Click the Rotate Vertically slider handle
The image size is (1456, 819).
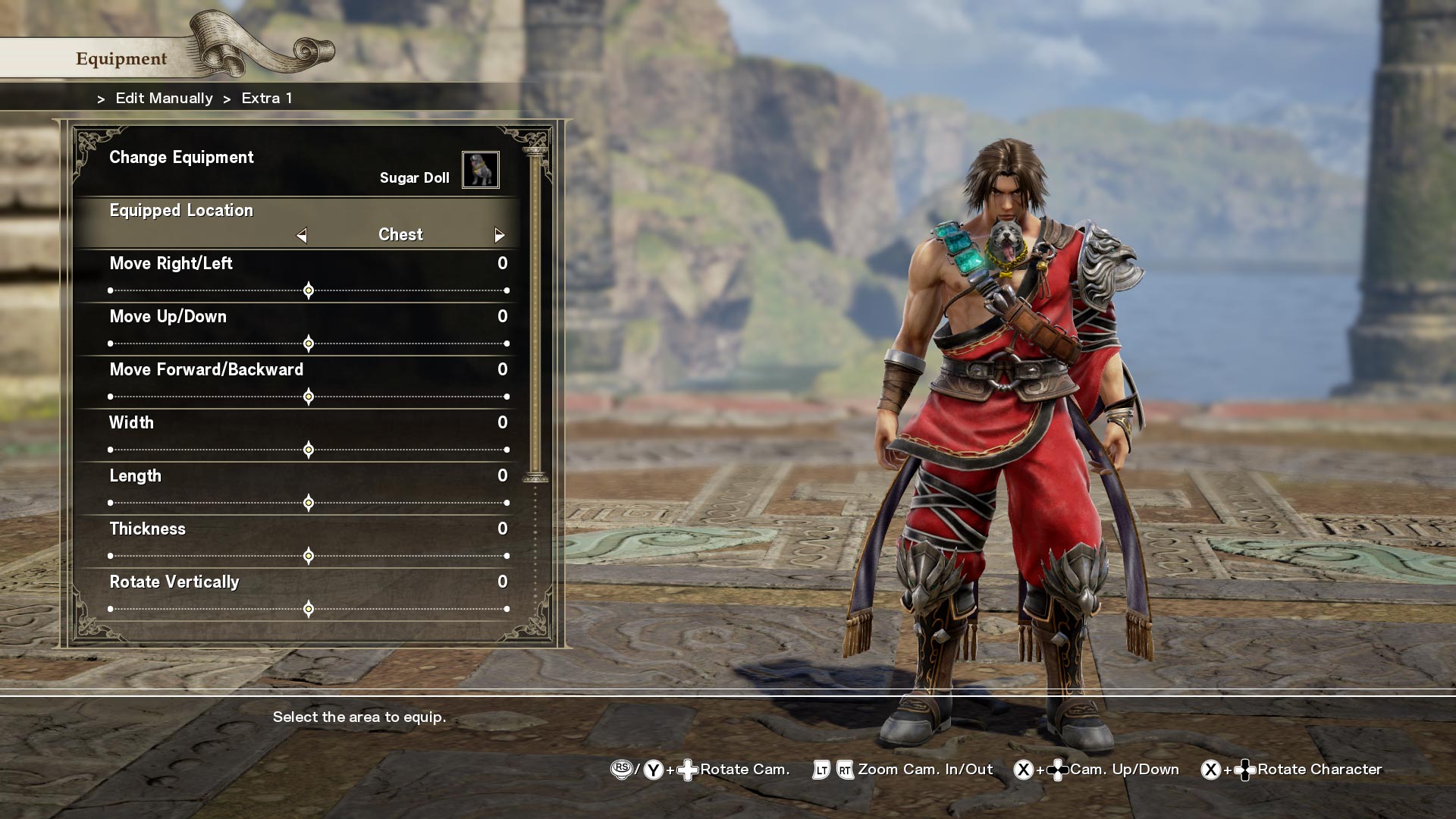309,608
